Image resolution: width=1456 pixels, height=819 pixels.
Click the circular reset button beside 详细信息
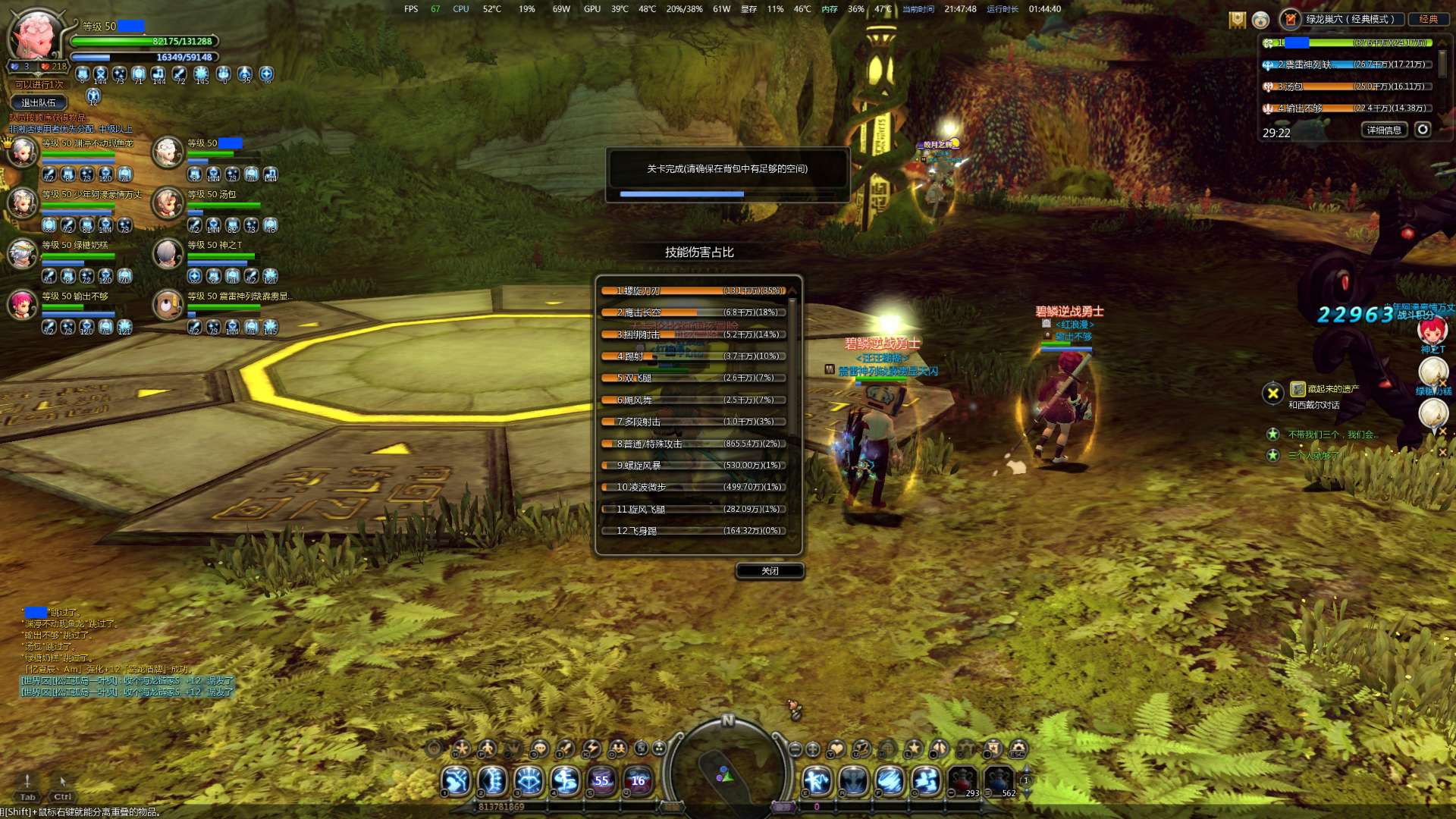click(x=1423, y=130)
